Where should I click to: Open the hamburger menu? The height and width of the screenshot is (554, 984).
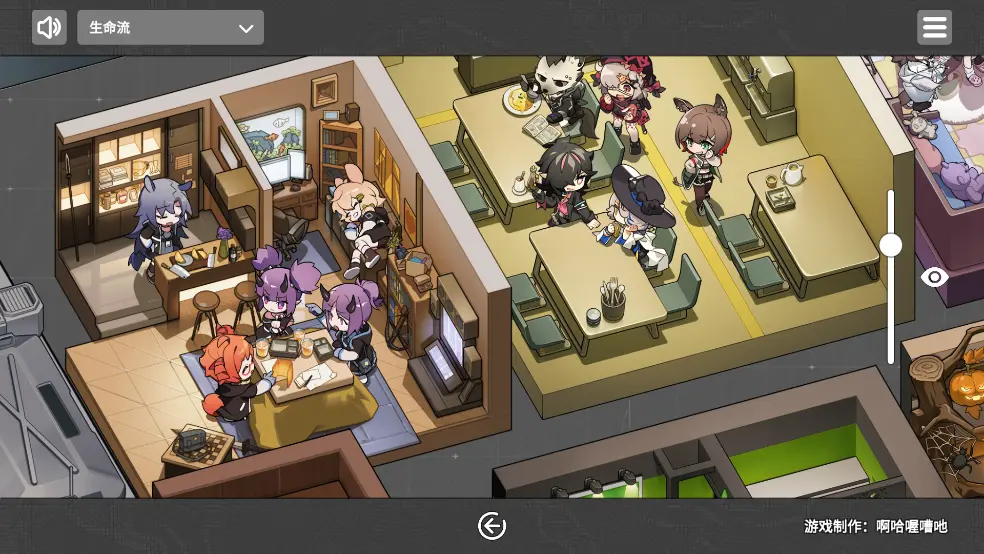934,28
